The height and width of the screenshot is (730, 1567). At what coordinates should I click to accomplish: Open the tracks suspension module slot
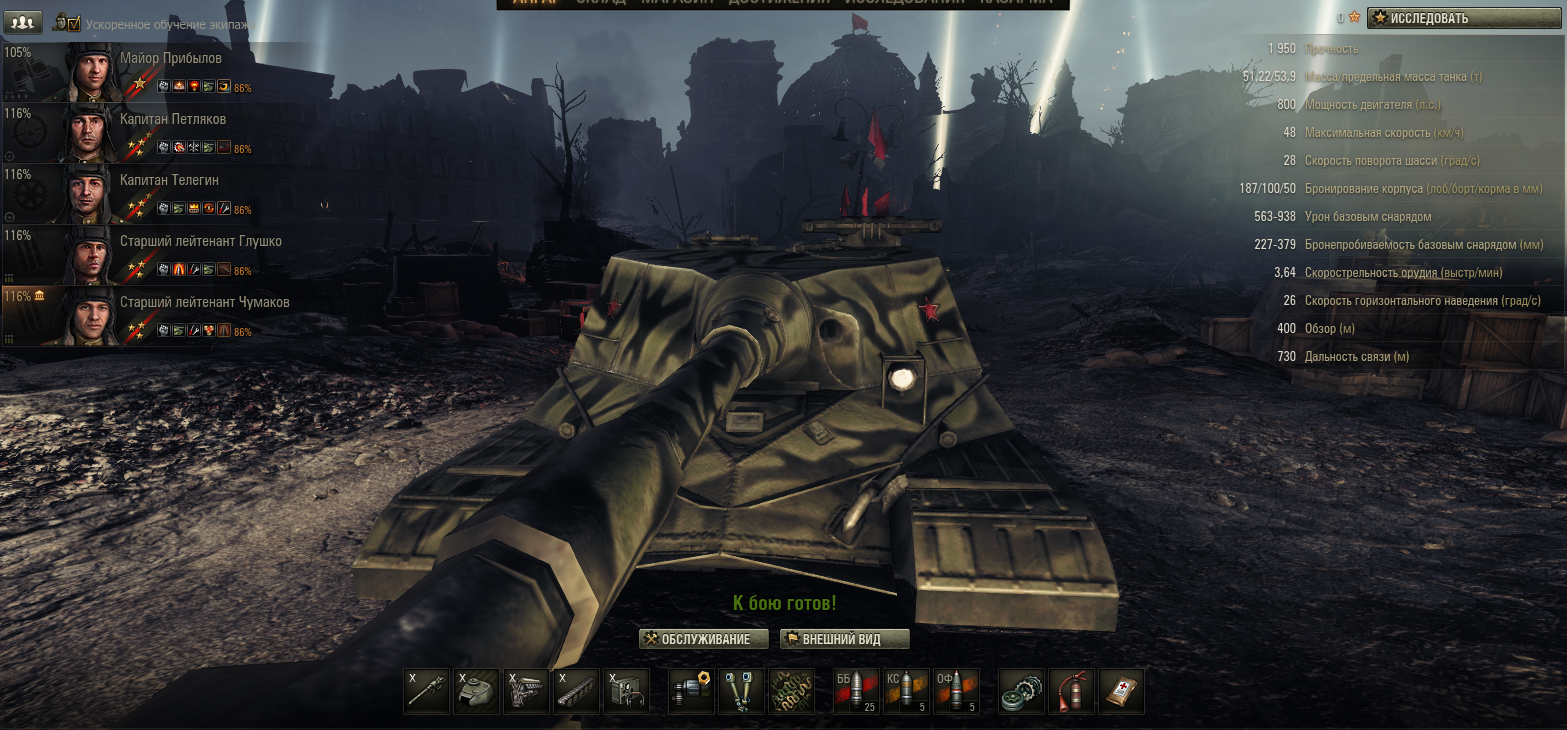(x=576, y=691)
